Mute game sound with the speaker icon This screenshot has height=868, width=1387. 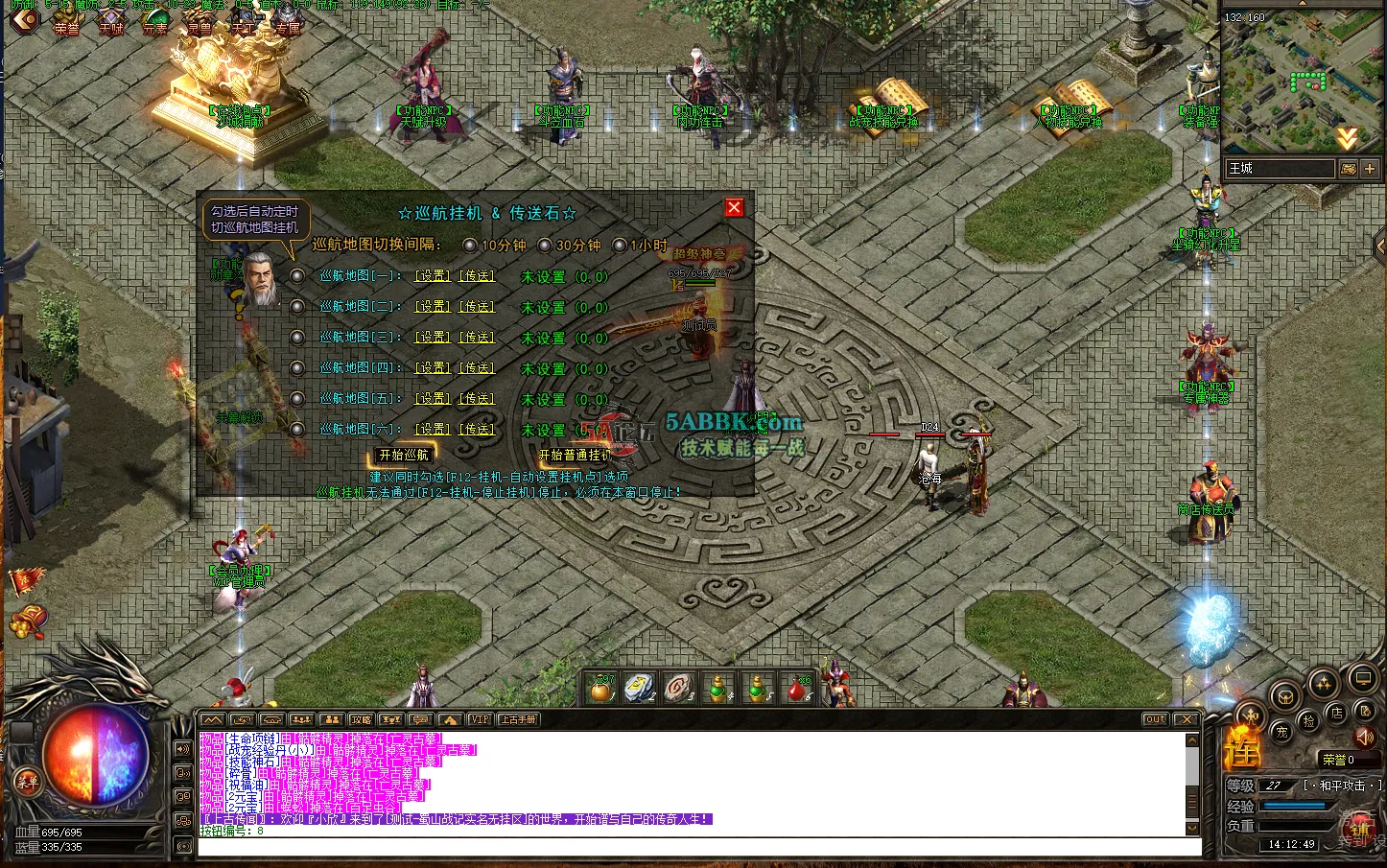1365,737
